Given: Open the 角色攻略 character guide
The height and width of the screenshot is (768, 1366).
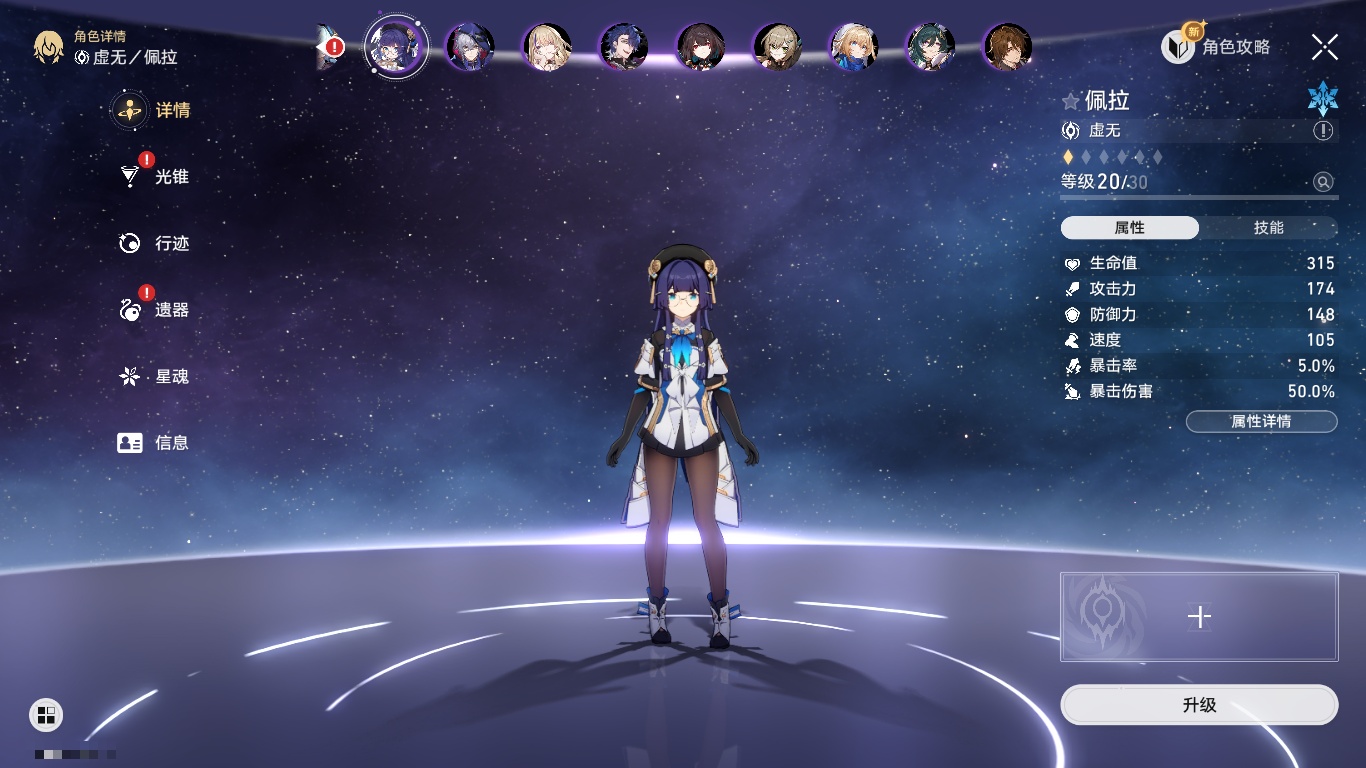Looking at the screenshot, I should click(1216, 46).
